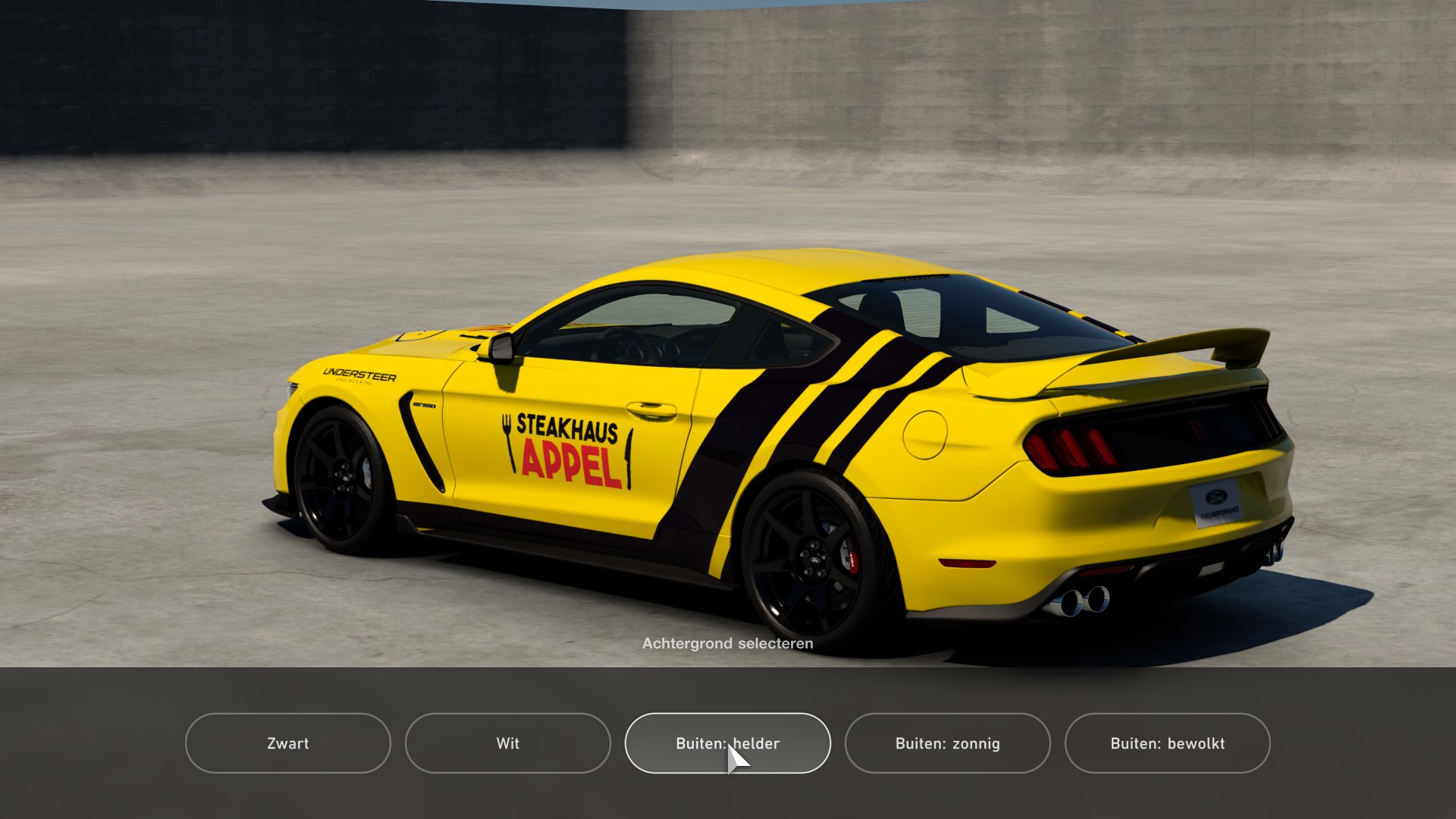Screen dimensions: 1456x819
Task: Select the "Zwart" background option
Action: [x=288, y=744]
